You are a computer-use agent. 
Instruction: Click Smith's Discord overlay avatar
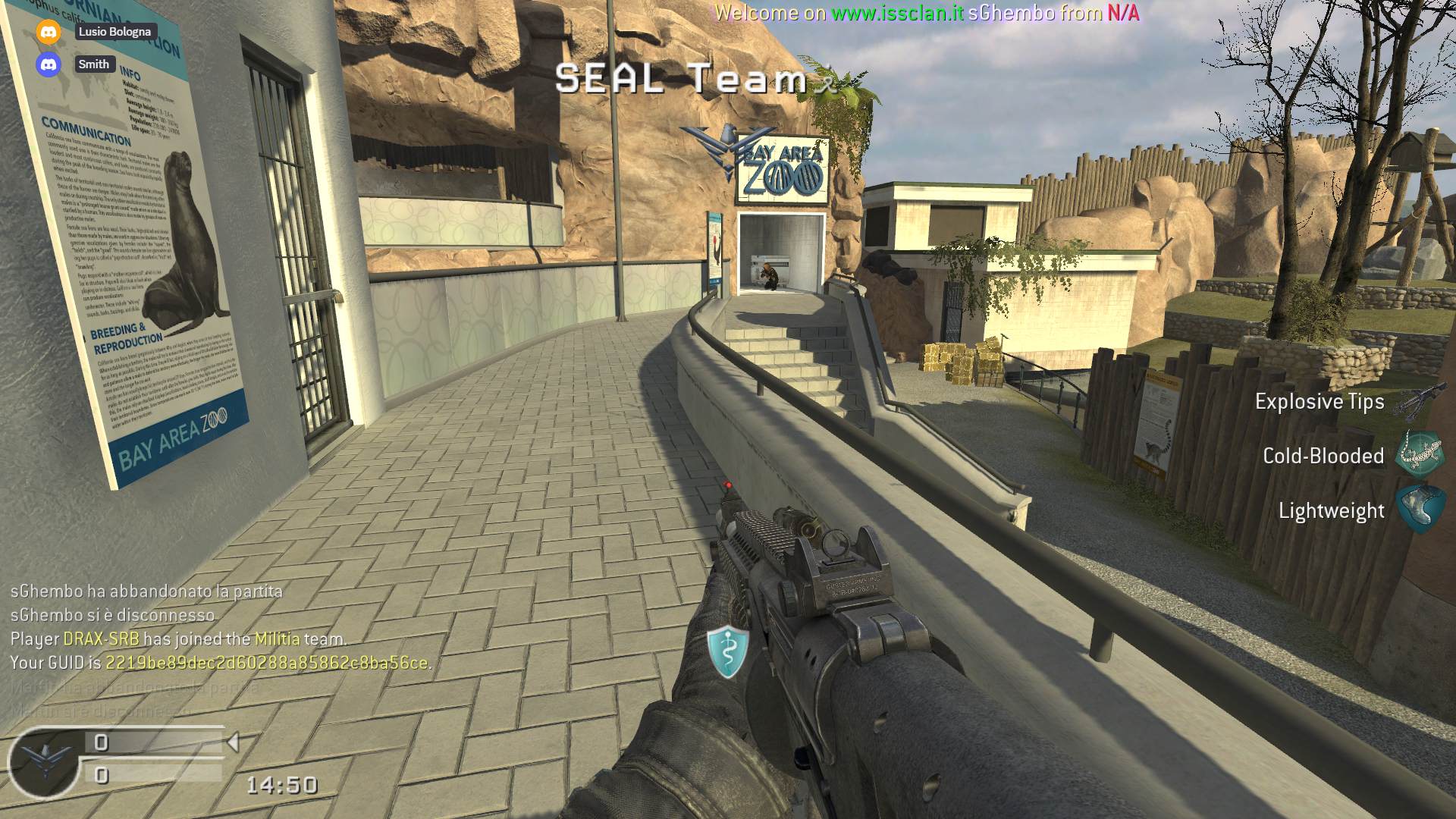(x=49, y=64)
